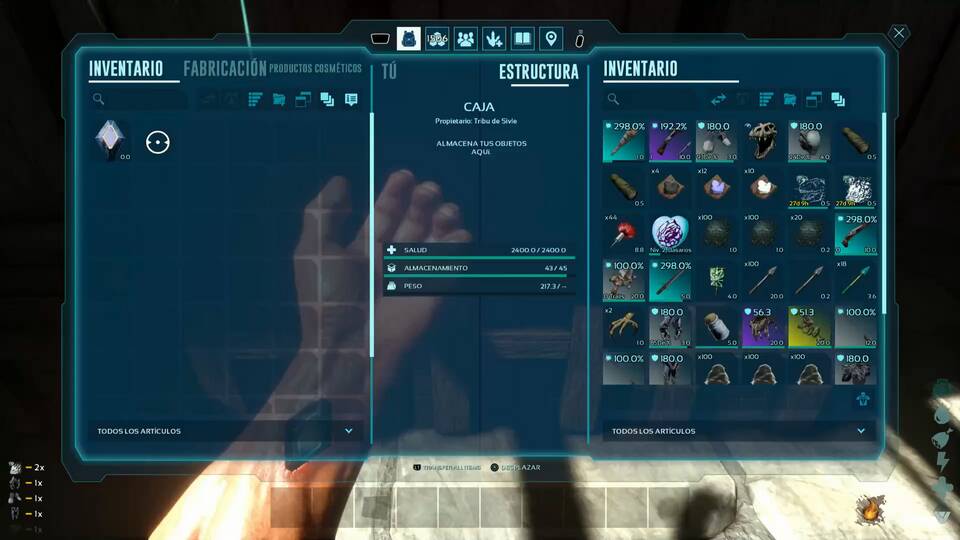Switch to the Fabricación tab
This screenshot has height=540, width=960.
224,69
